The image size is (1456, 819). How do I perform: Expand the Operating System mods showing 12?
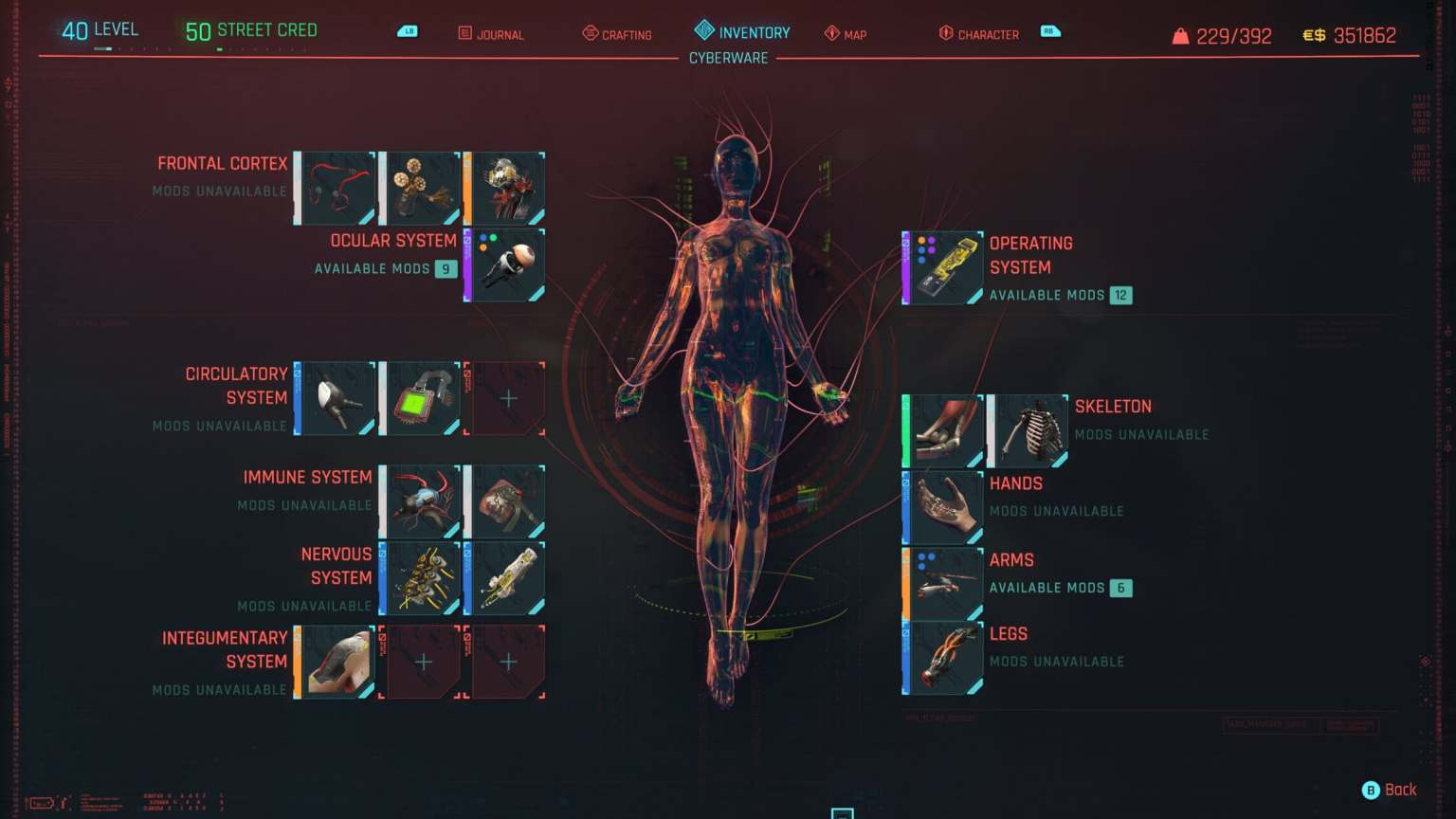(1122, 295)
